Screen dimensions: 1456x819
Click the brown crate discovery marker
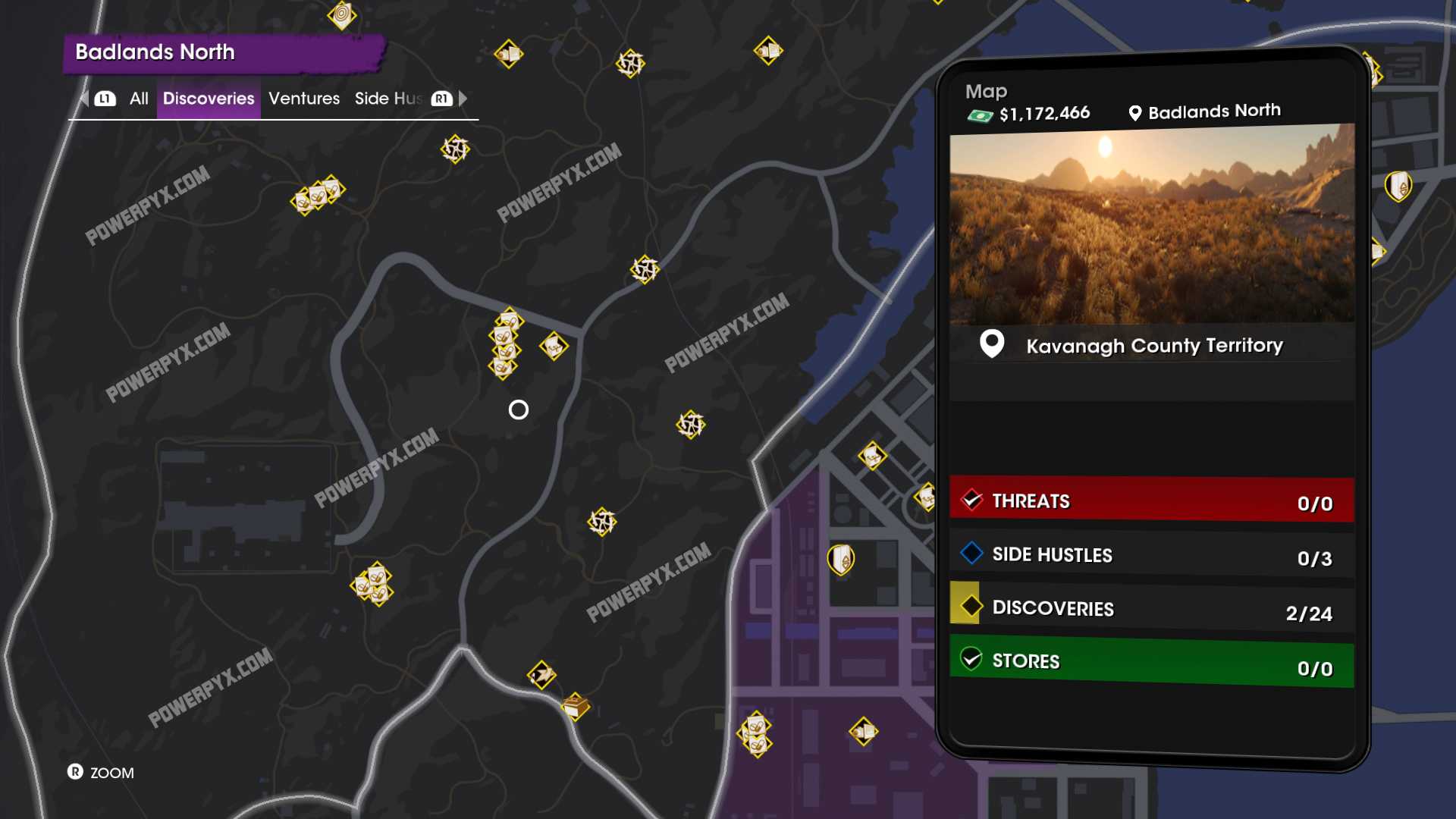576,707
